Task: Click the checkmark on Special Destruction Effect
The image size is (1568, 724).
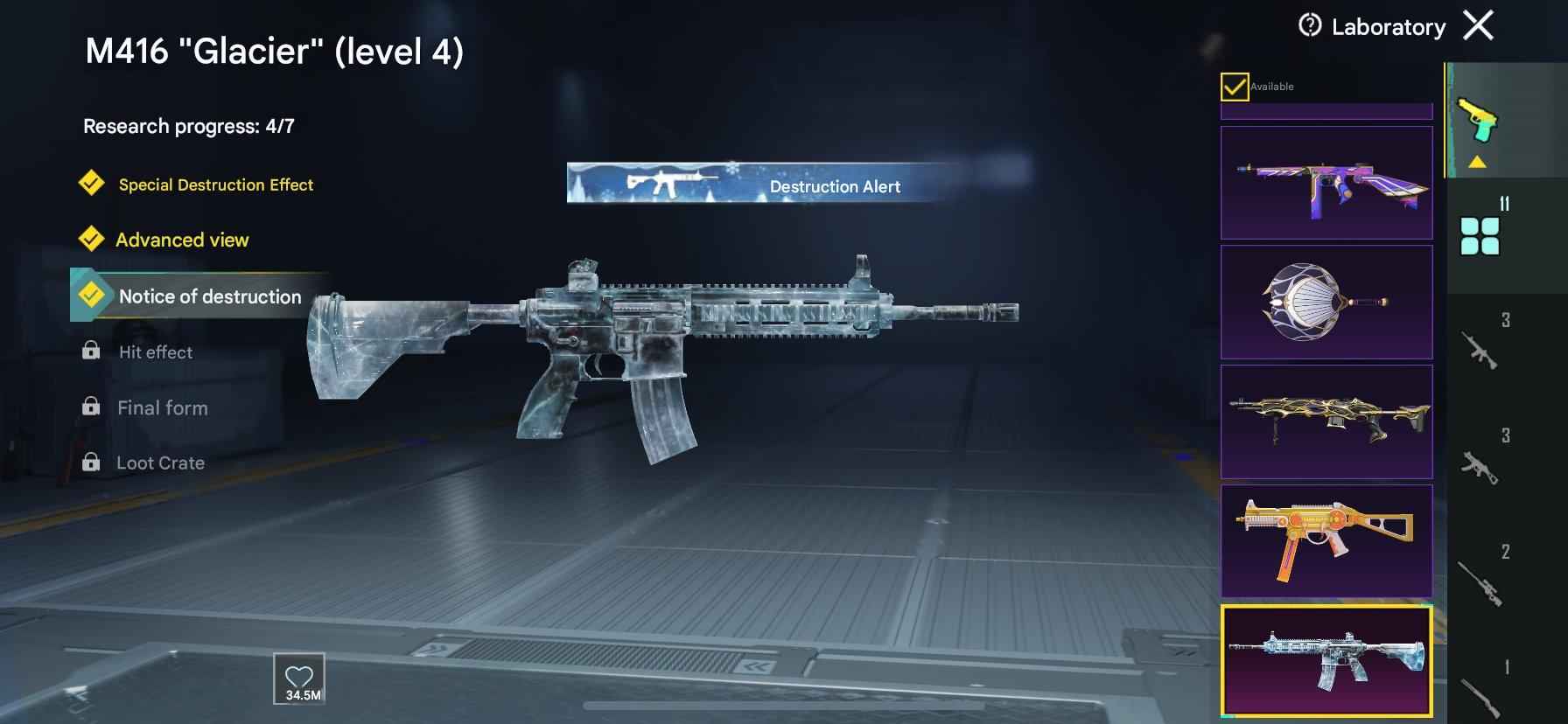Action: pos(90,184)
